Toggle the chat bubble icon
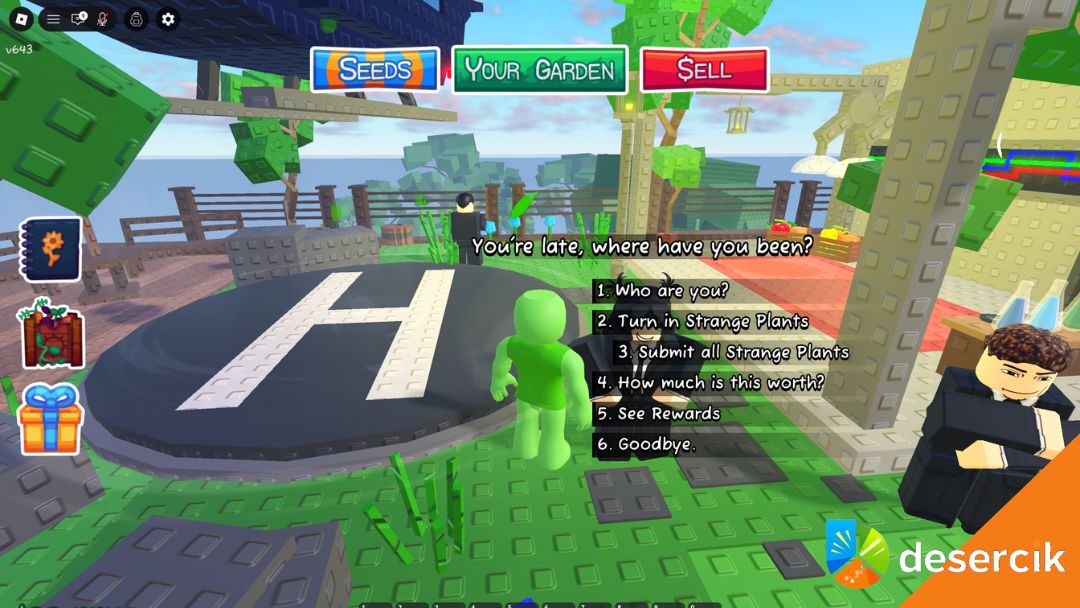The image size is (1080, 608). [79, 19]
